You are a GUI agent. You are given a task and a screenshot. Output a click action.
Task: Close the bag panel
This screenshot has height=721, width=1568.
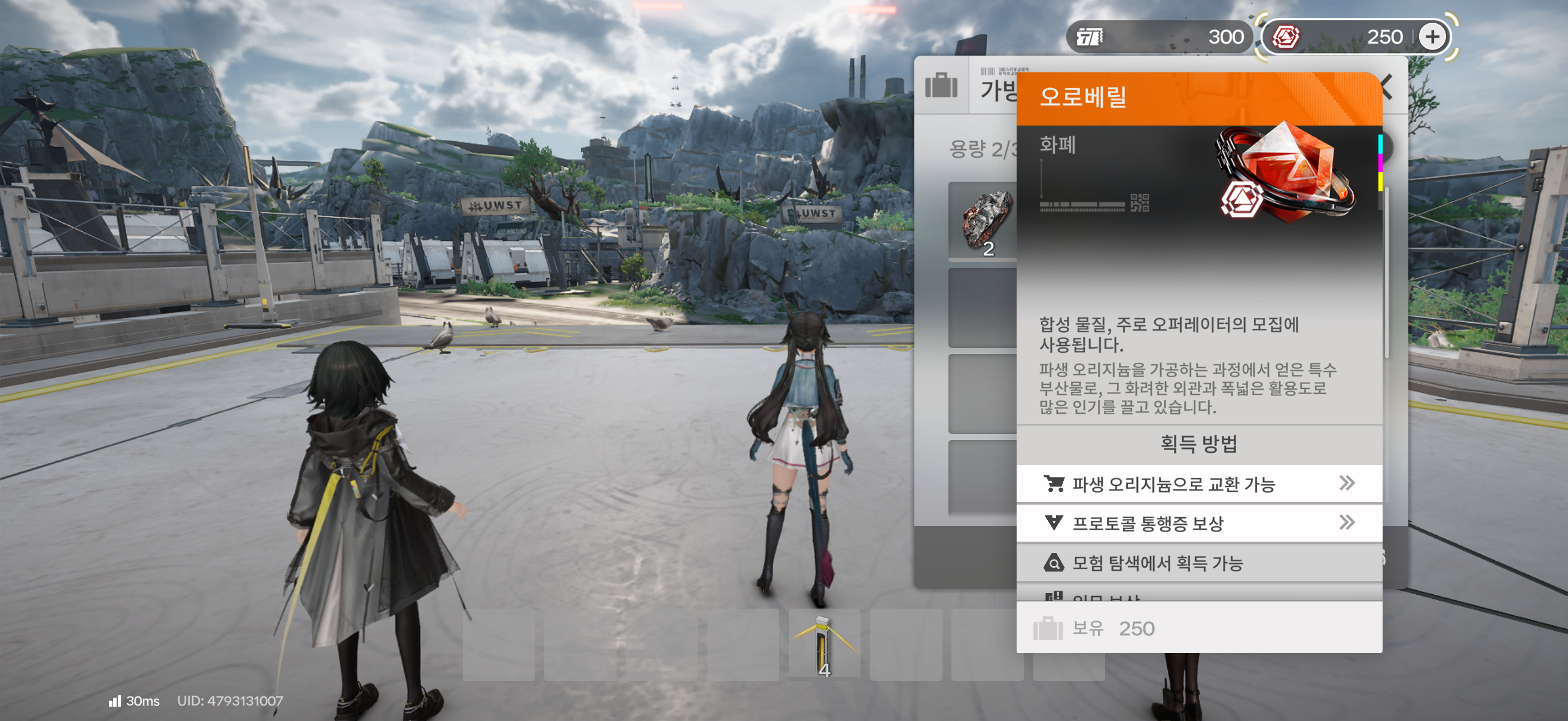pos(1388,87)
